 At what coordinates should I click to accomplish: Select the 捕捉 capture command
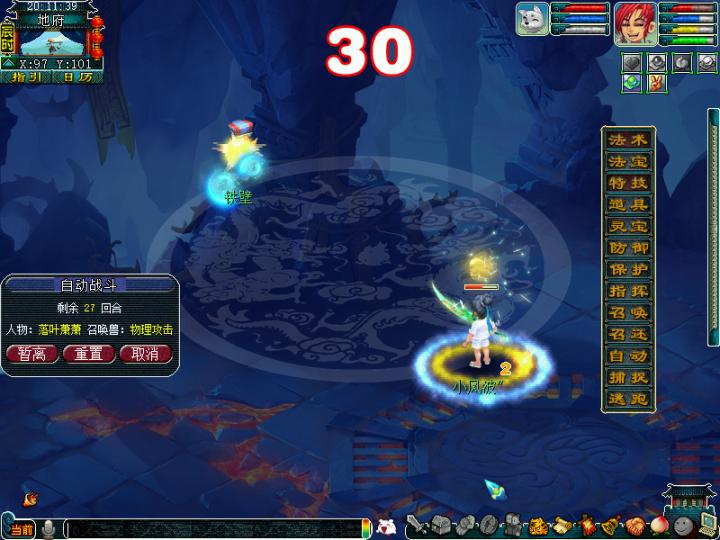coord(629,378)
